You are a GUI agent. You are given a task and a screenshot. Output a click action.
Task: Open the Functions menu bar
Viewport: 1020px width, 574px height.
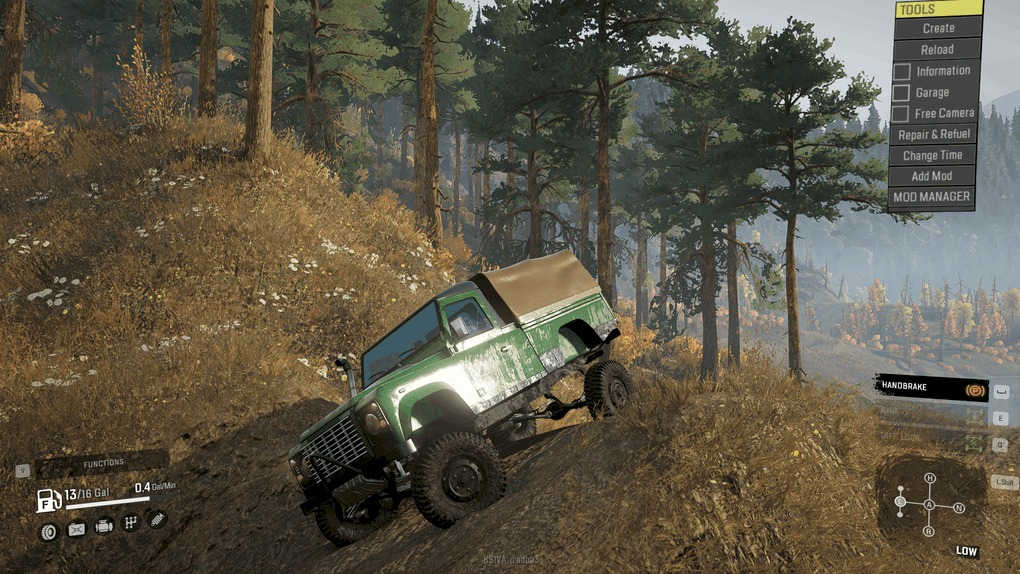pos(102,463)
